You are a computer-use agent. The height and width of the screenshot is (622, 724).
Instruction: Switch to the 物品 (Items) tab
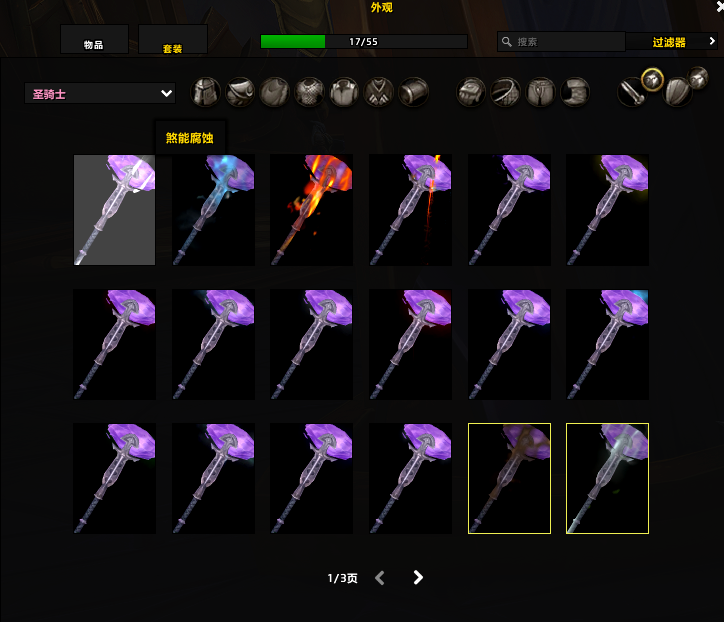tap(94, 41)
